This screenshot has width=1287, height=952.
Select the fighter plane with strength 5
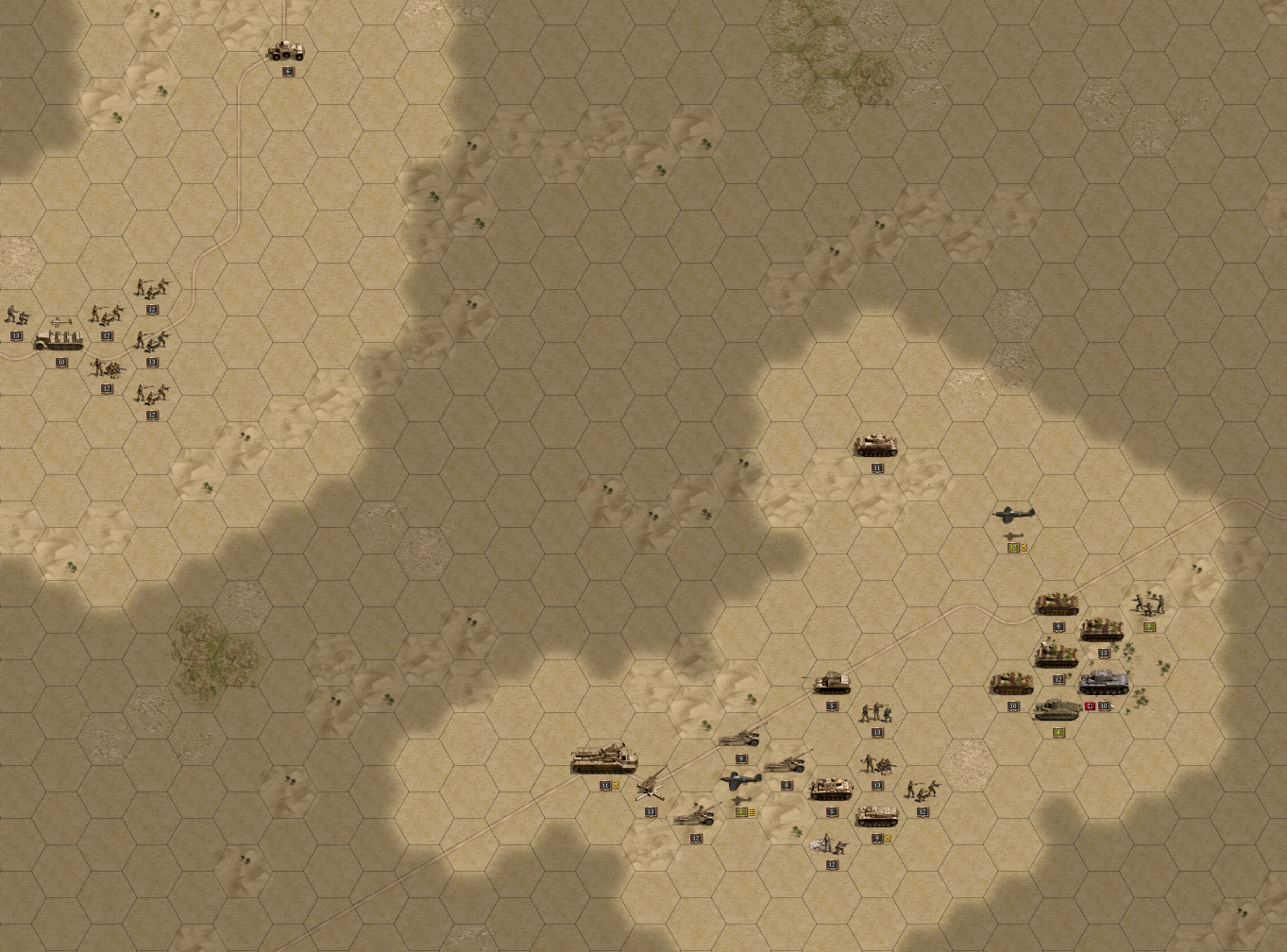[740, 781]
